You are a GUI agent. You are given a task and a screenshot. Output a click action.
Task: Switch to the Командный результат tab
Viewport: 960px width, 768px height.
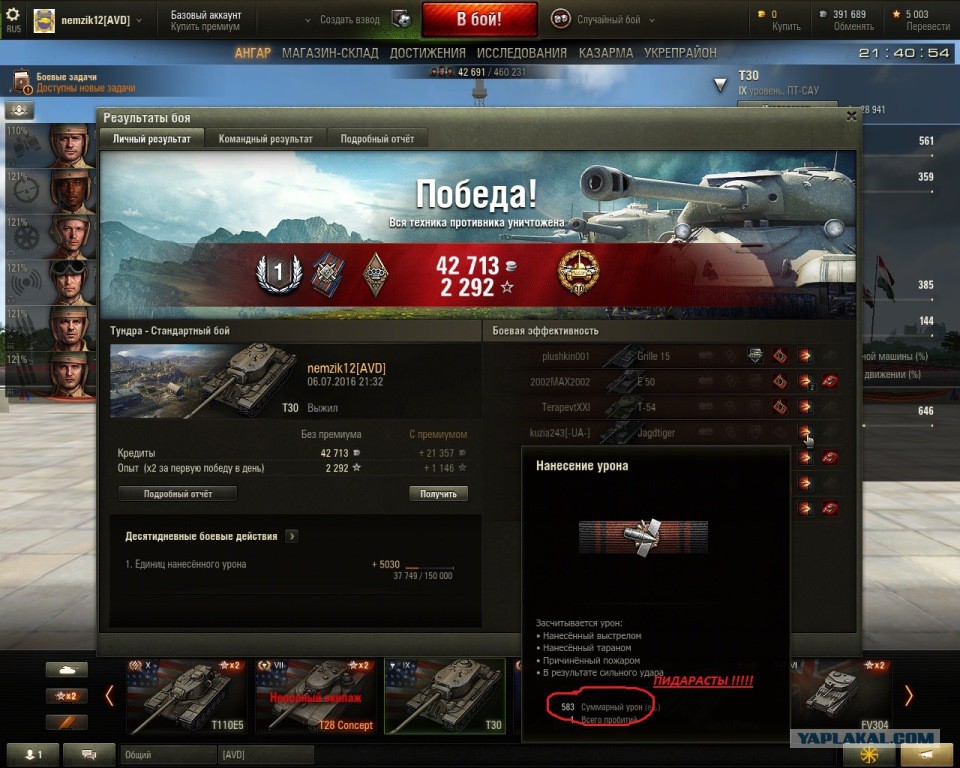[265, 140]
